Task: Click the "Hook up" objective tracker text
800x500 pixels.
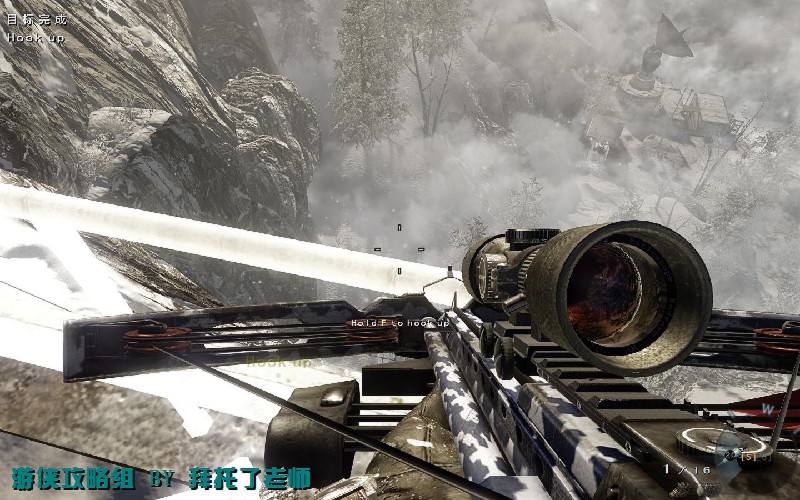Action: (37, 37)
